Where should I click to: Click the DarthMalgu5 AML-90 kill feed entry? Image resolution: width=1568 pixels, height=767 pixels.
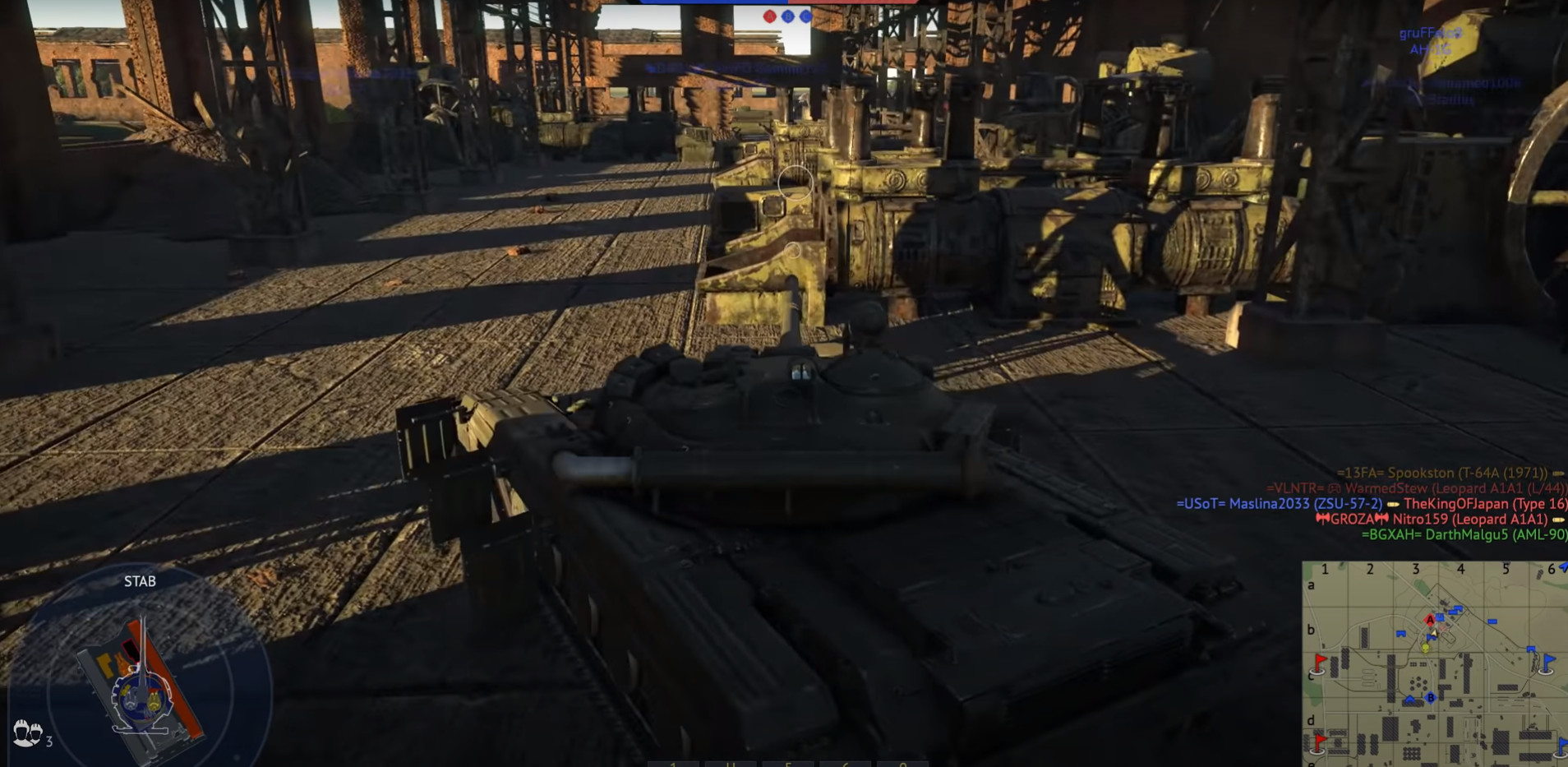point(1463,534)
